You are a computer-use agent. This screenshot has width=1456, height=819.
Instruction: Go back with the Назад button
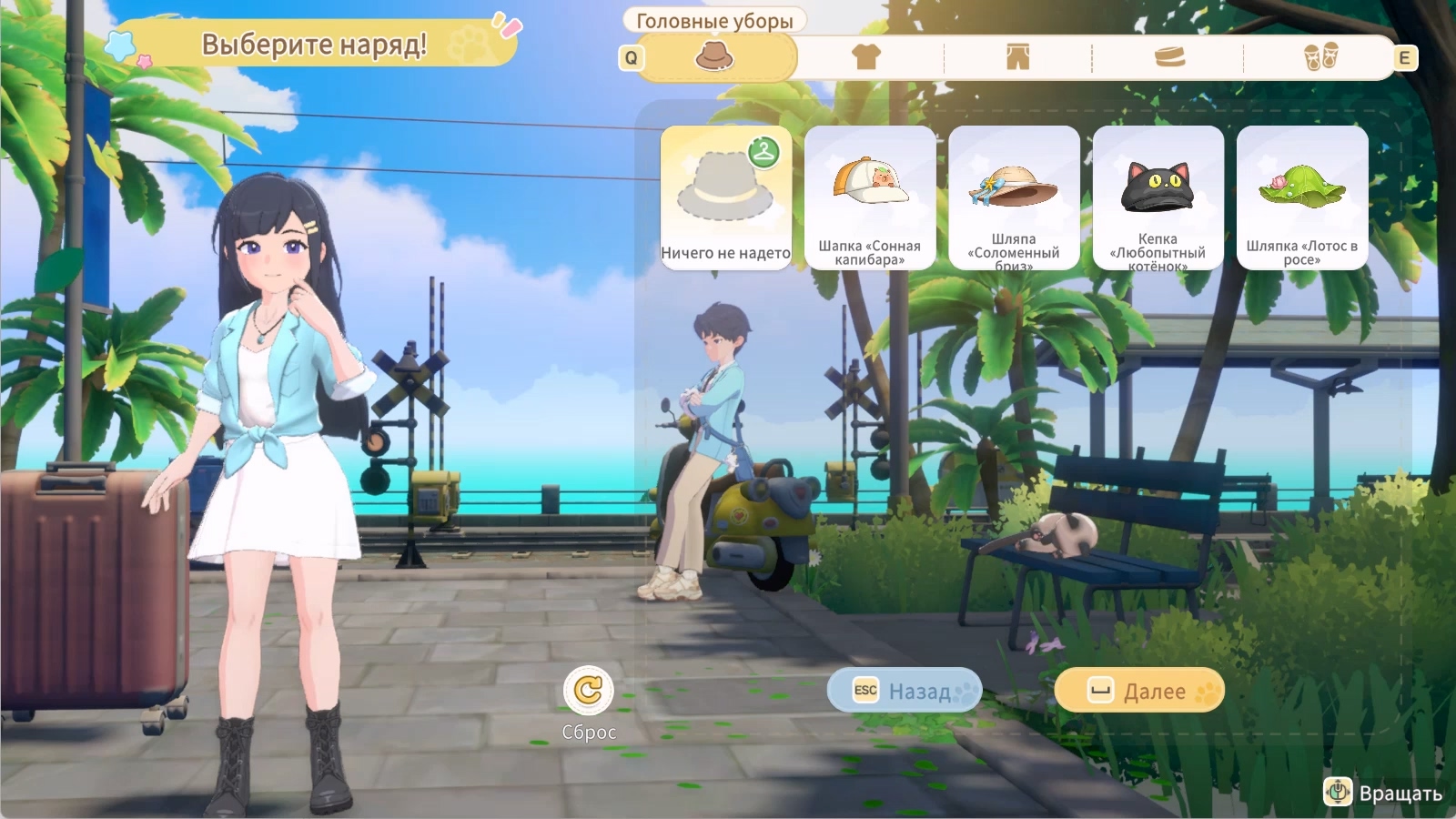(905, 691)
